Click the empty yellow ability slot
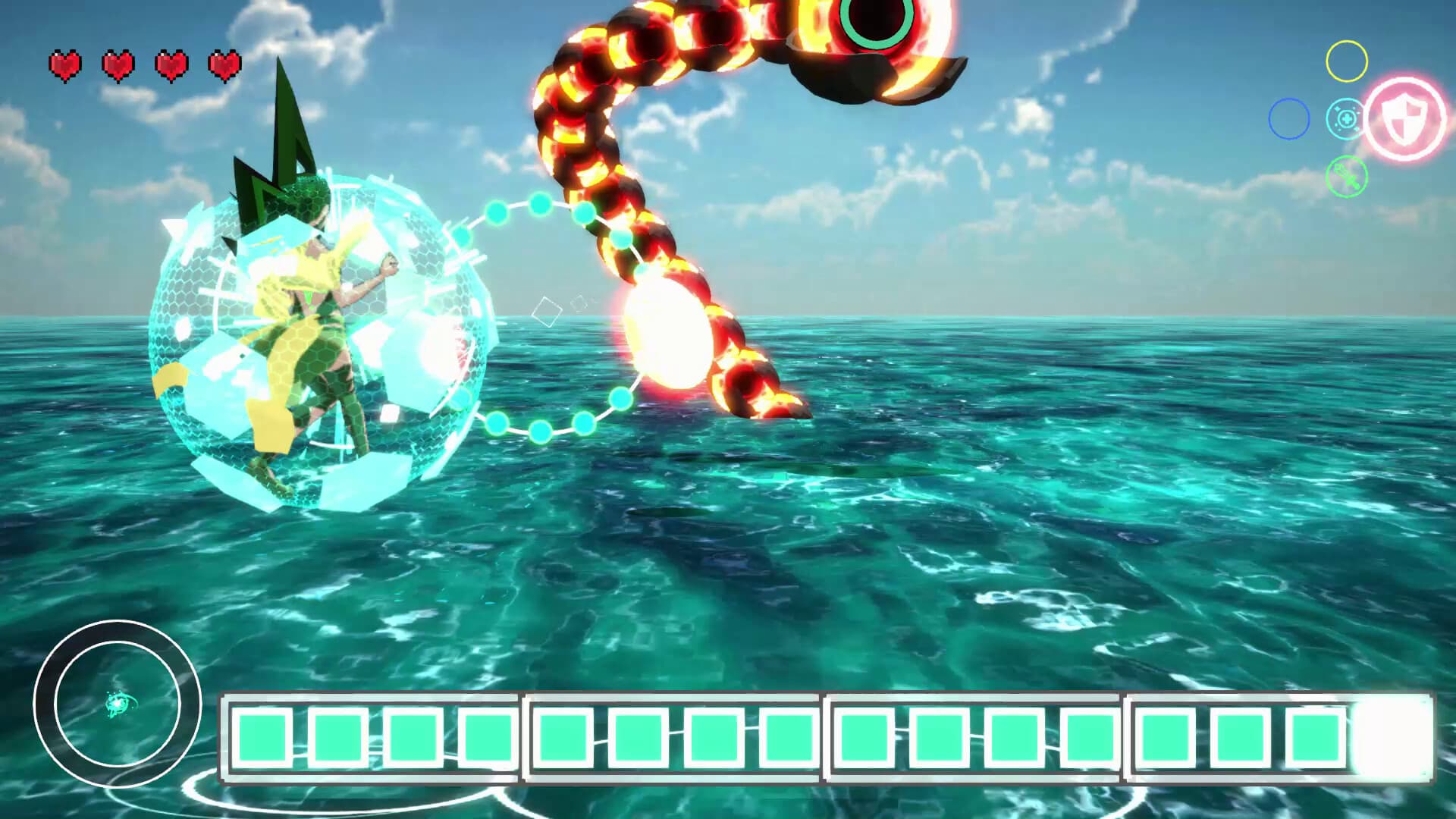This screenshot has width=1456, height=819. pos(1346,62)
